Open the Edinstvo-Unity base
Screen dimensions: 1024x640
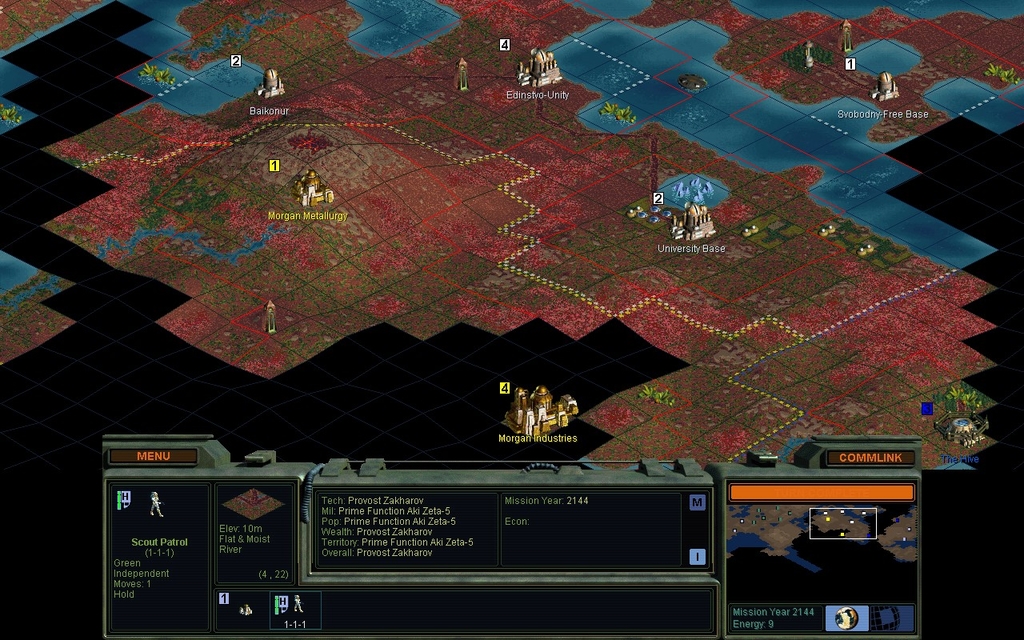pyautogui.click(x=538, y=69)
